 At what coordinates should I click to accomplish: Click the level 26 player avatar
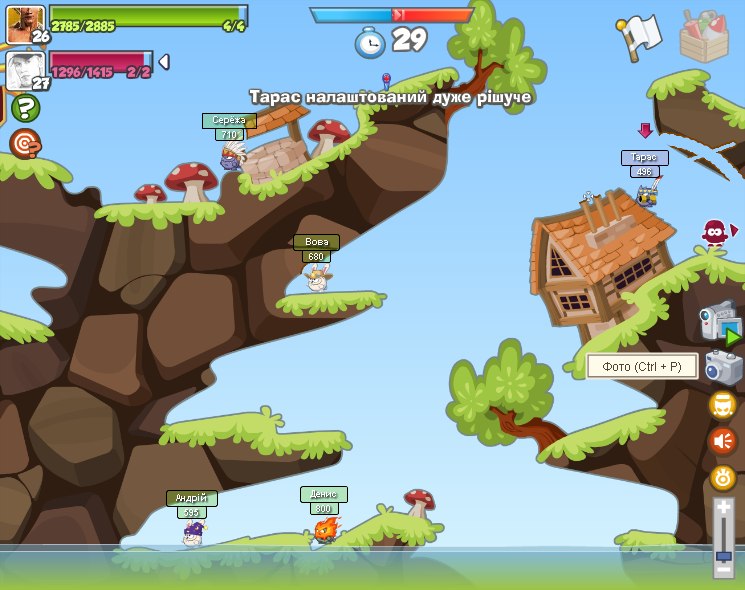(24, 24)
